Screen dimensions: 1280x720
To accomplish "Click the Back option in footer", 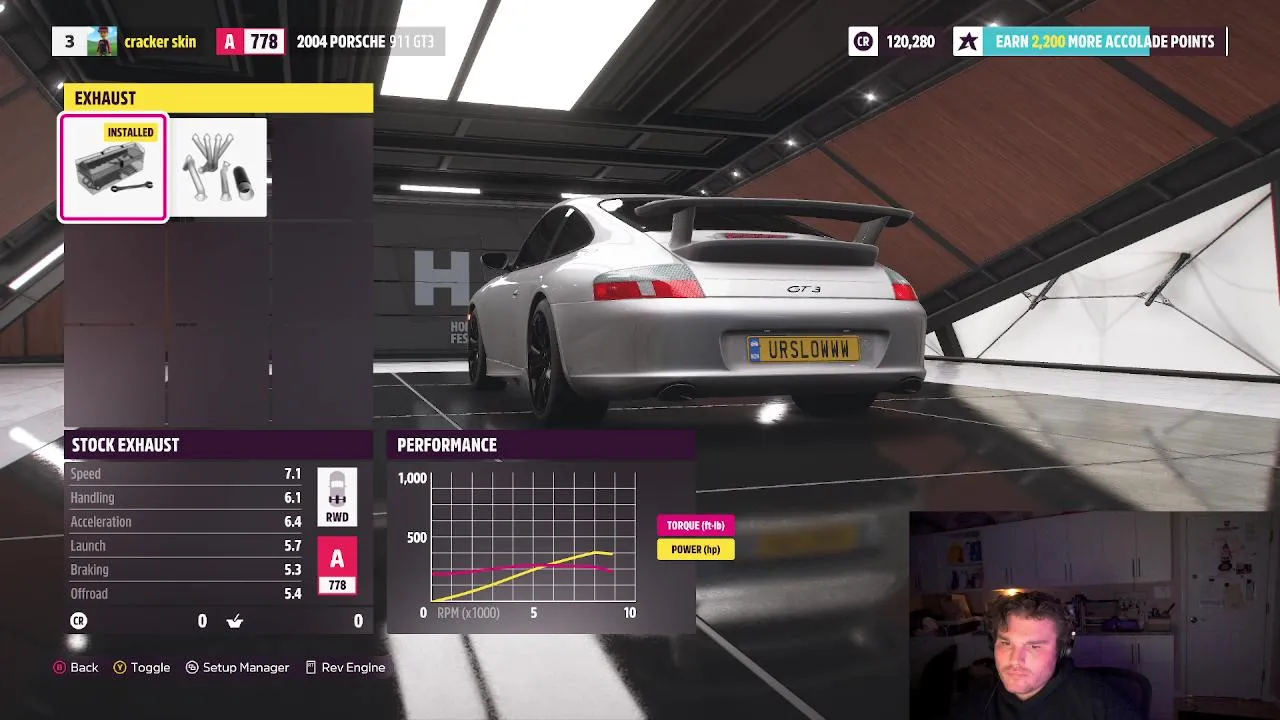I will point(76,667).
